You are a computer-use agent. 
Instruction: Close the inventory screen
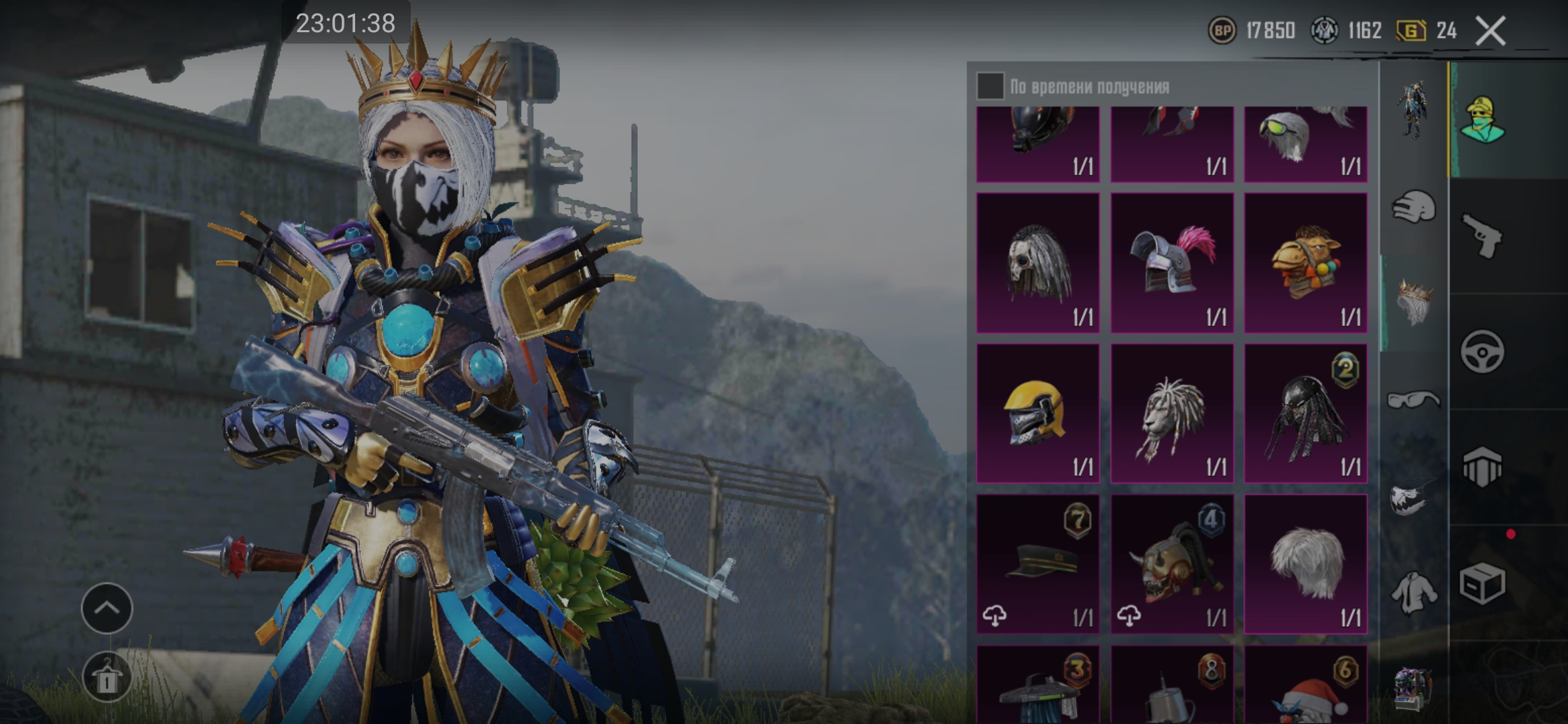[x=1490, y=31]
